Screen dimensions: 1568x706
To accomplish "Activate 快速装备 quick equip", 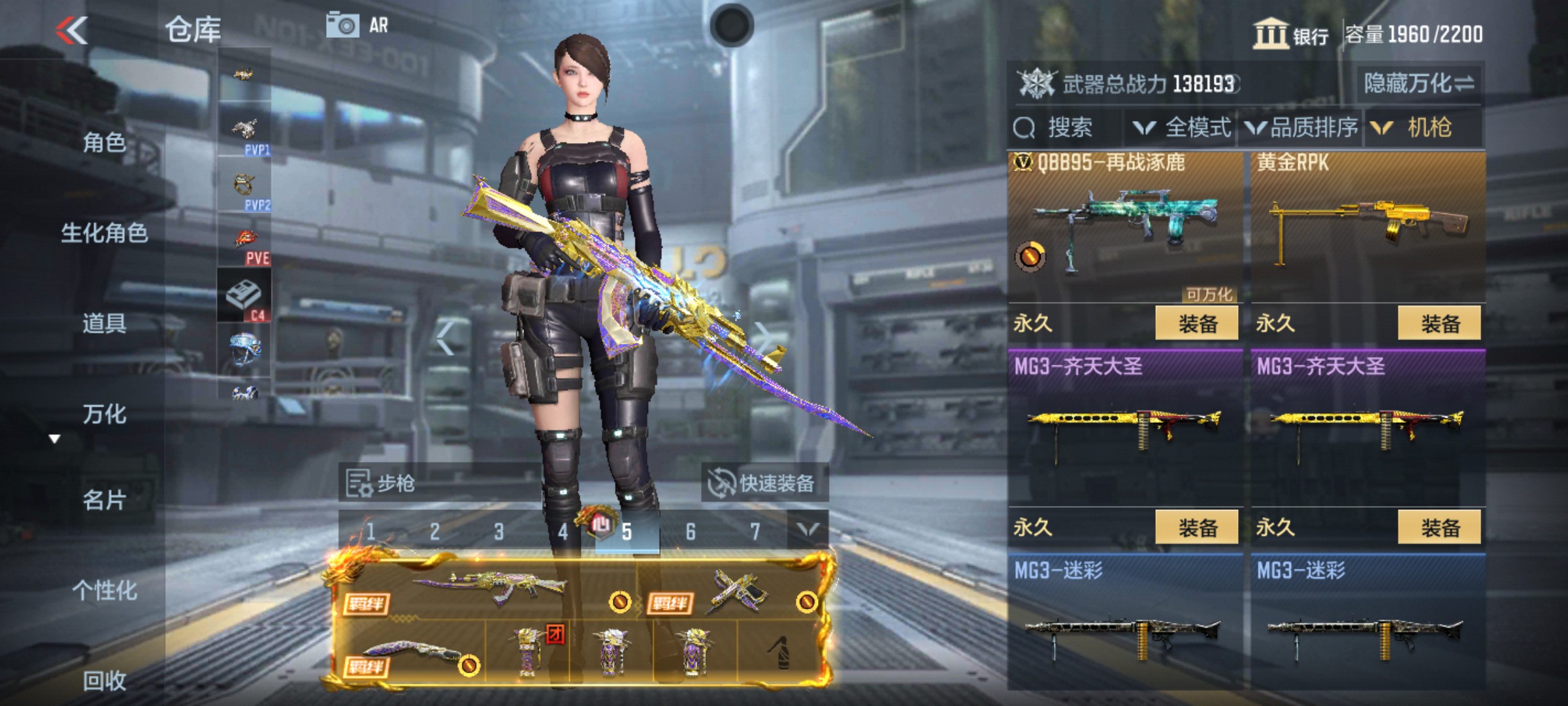I will (x=764, y=484).
